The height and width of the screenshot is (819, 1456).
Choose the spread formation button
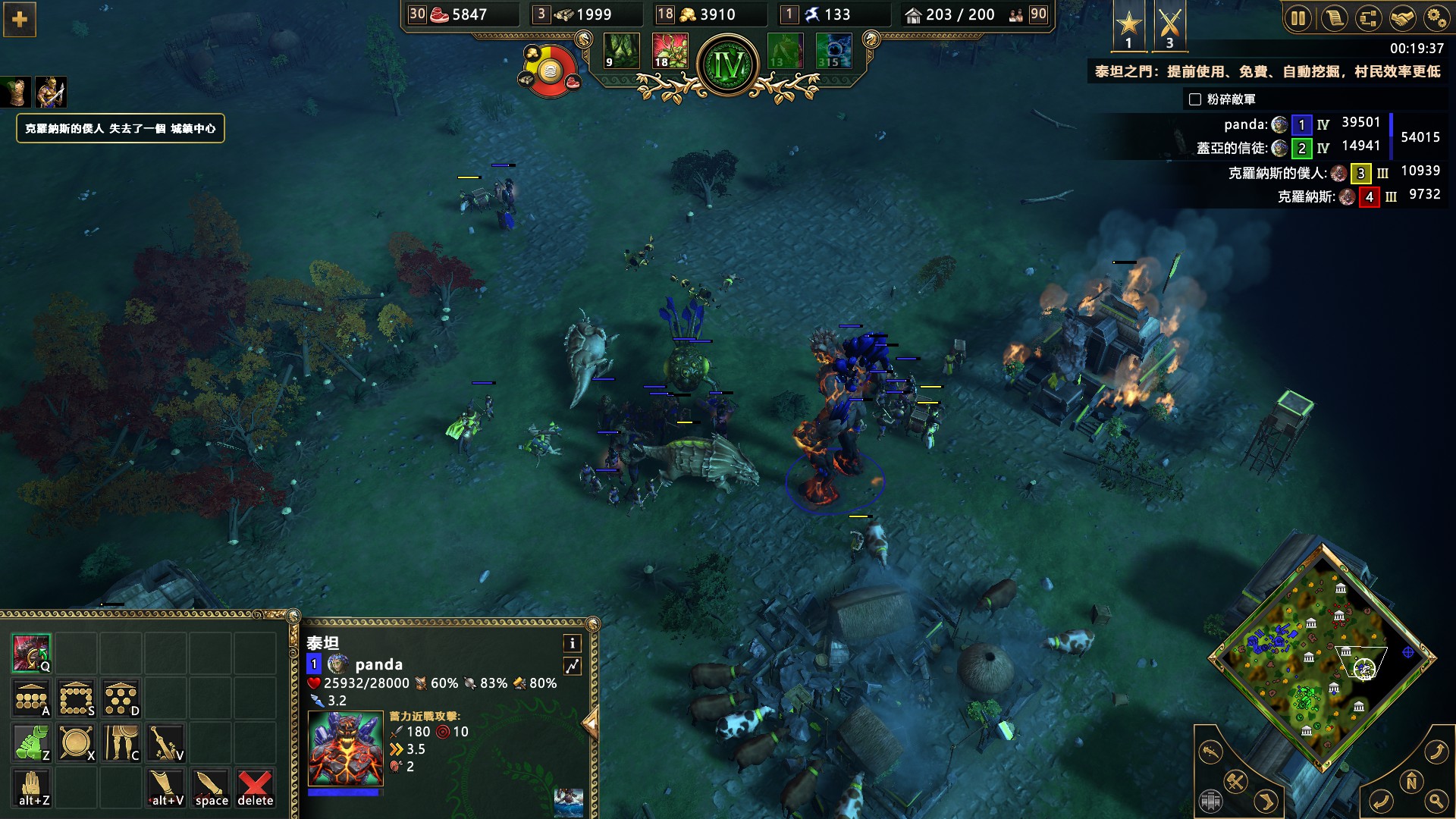121,698
